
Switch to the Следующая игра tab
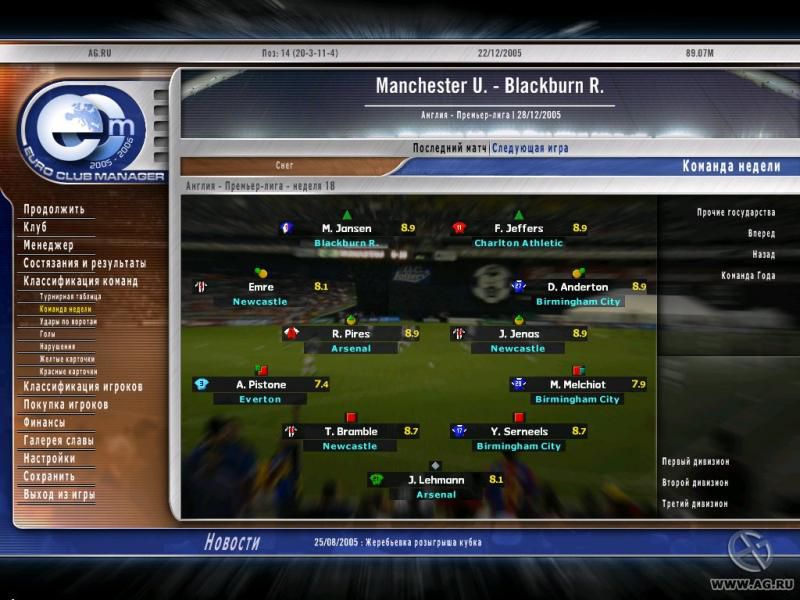tap(530, 148)
